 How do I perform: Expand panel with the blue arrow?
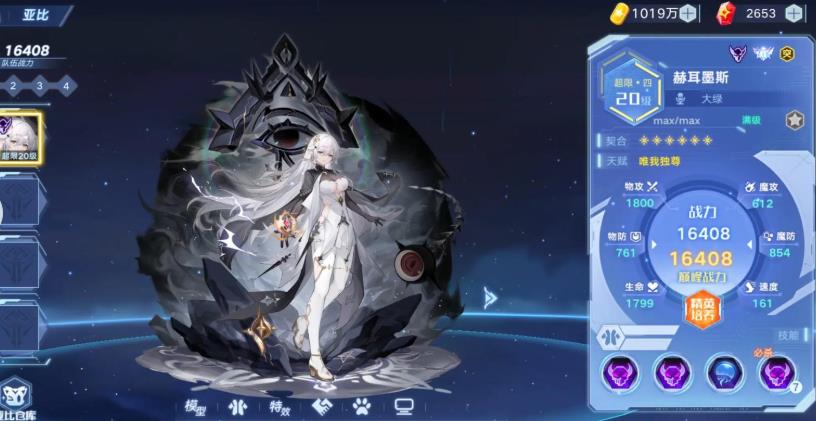point(490,297)
